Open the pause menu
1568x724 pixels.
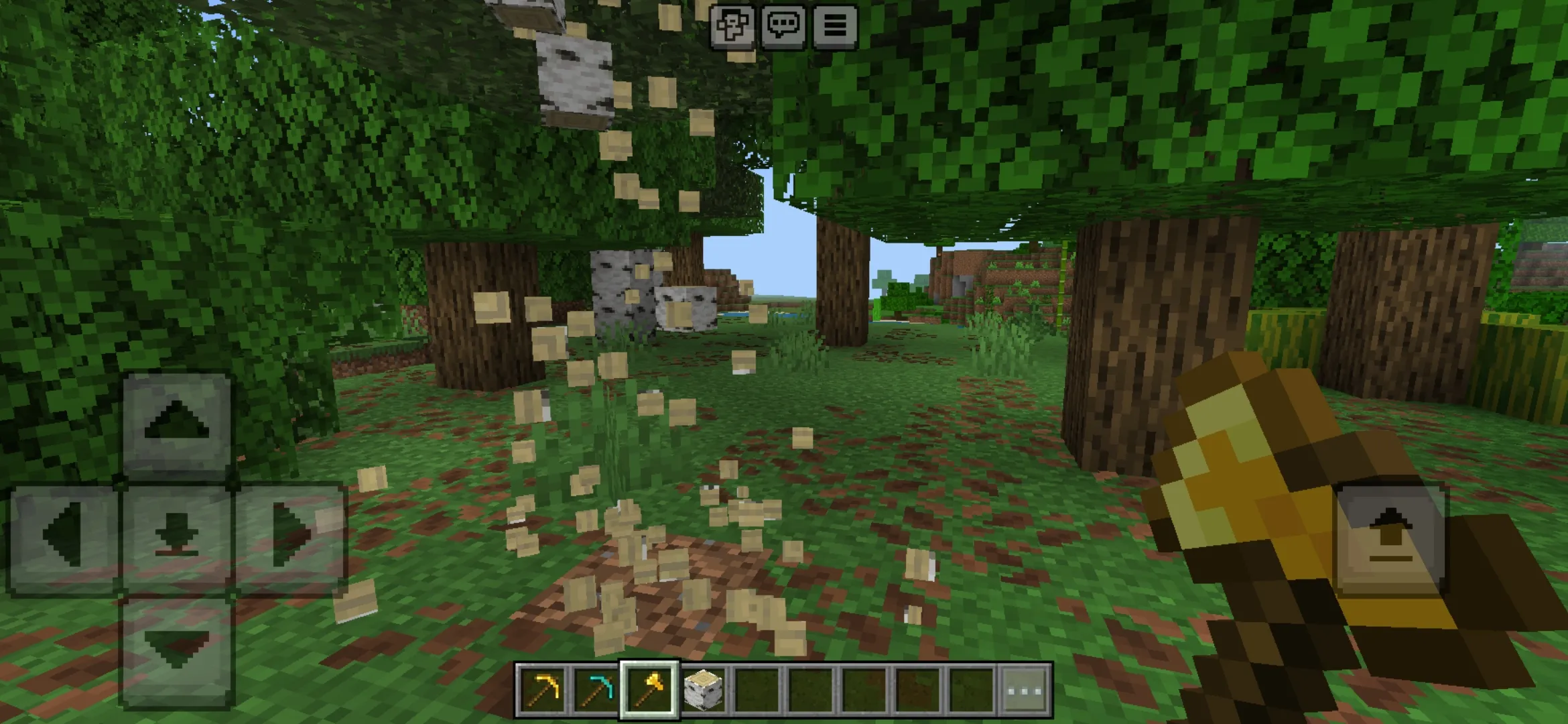pos(835,25)
